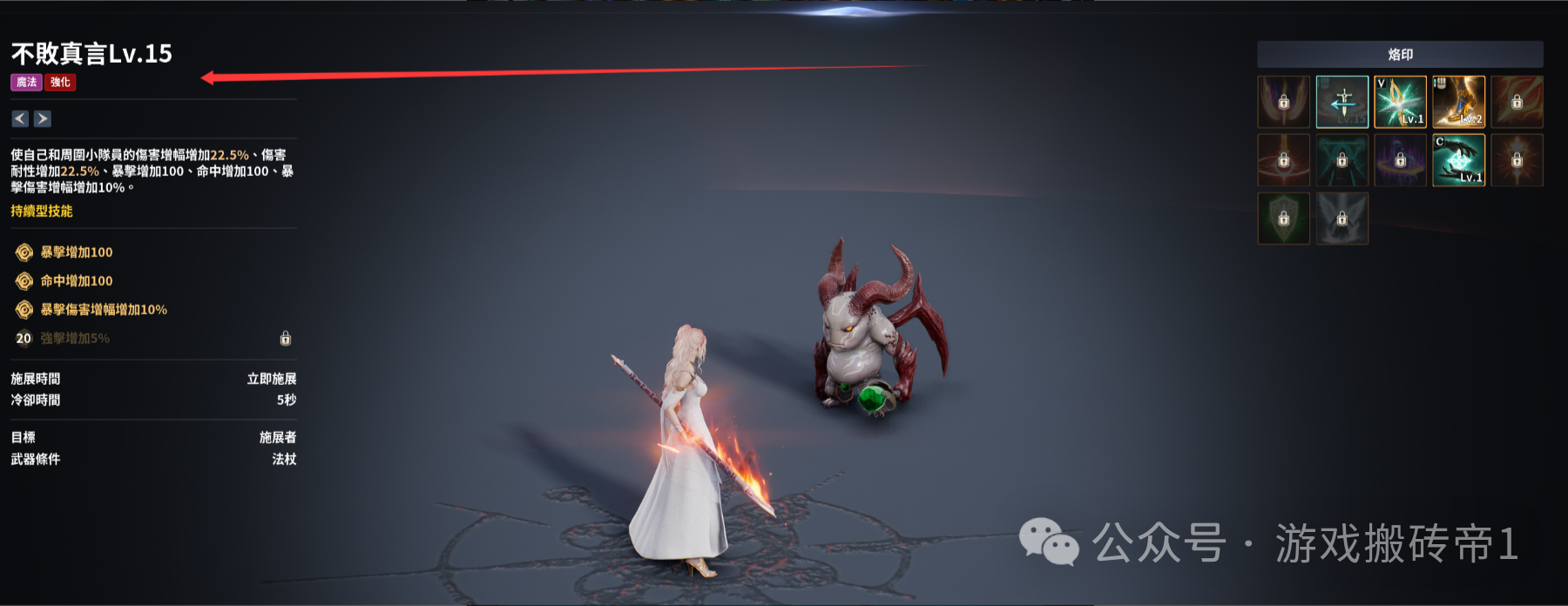Select the 命中增加100 trait row

pos(77,281)
